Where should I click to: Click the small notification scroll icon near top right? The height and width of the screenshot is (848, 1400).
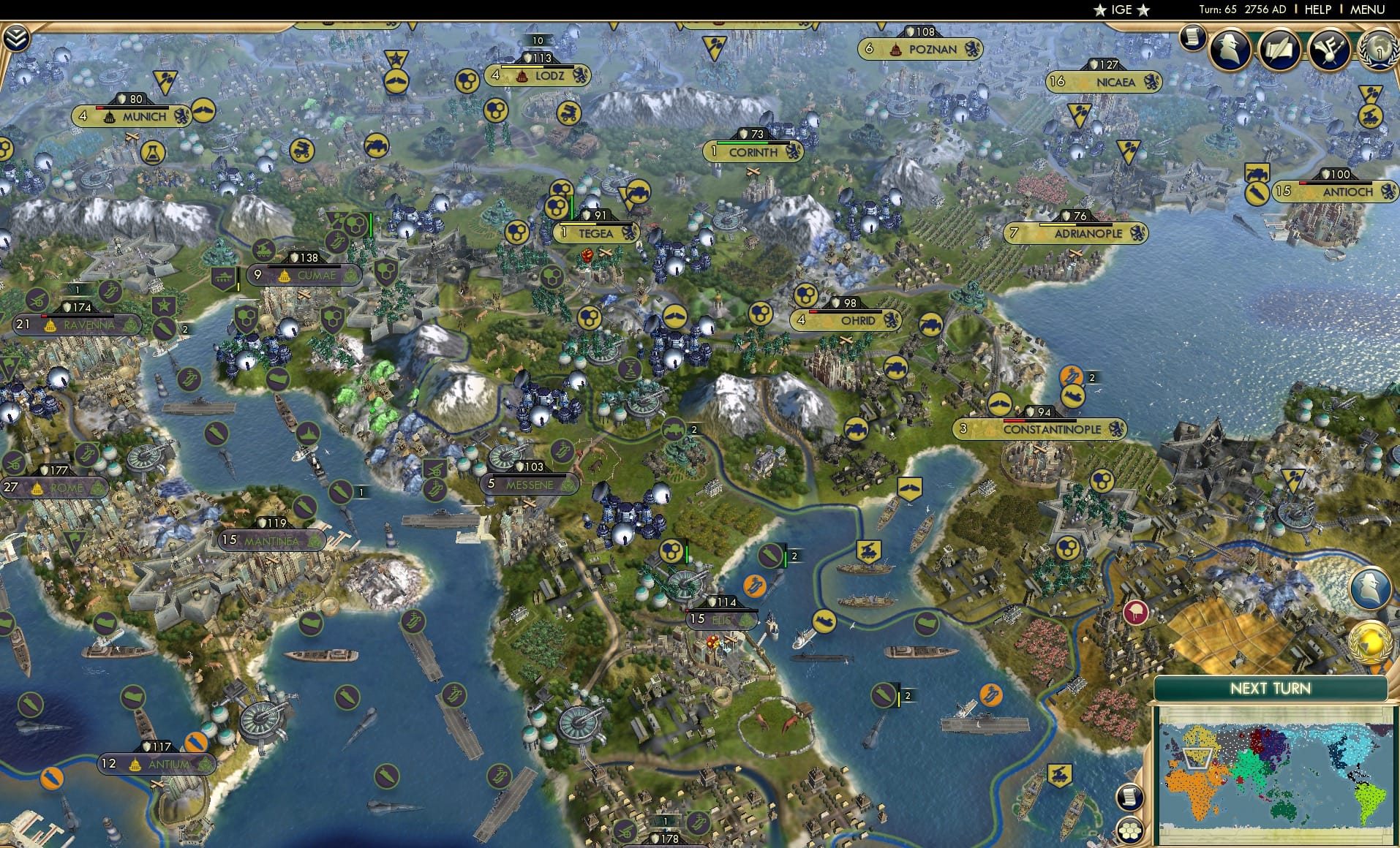[x=1194, y=38]
